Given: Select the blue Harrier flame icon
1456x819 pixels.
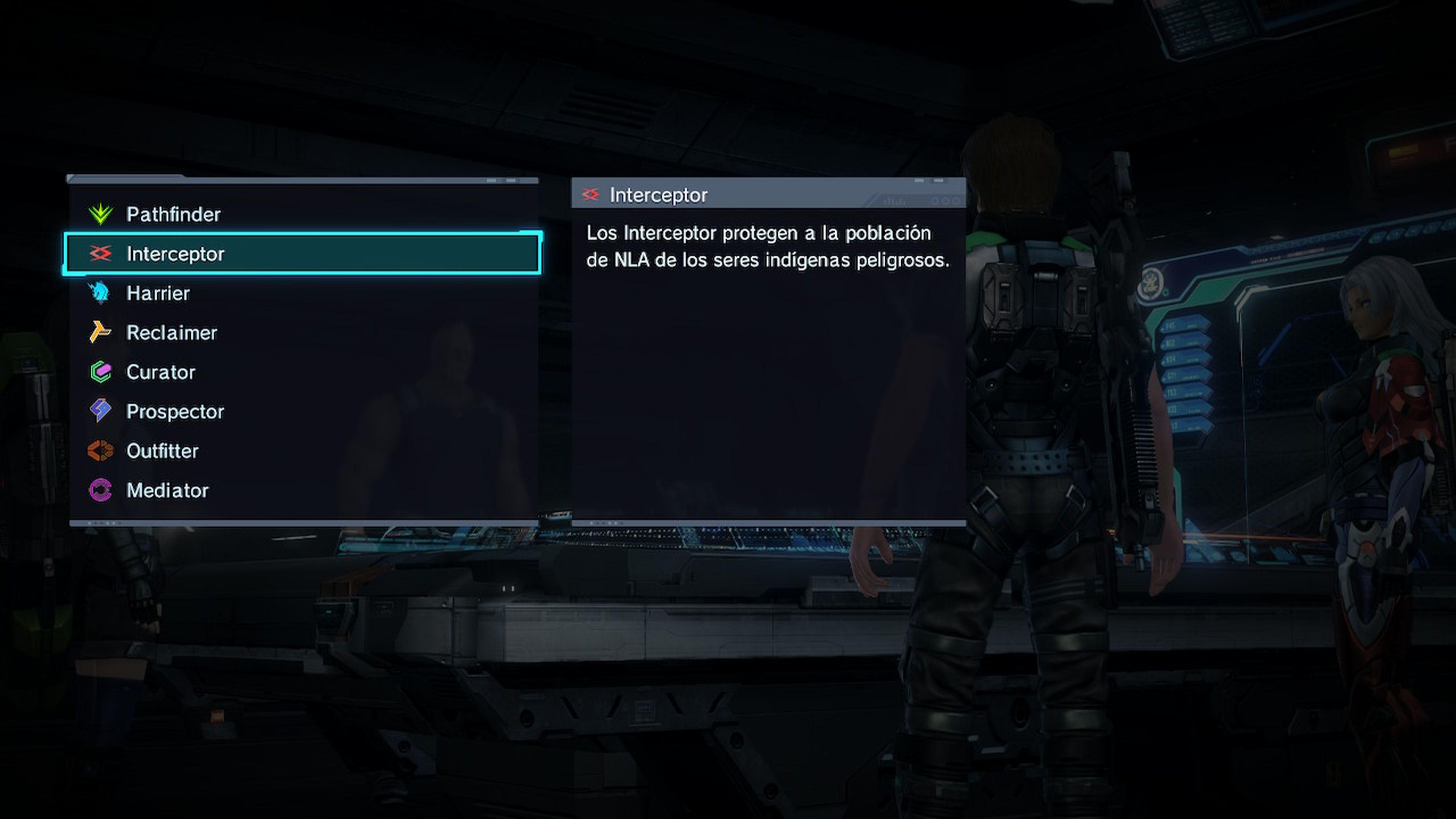Looking at the screenshot, I should [100, 293].
